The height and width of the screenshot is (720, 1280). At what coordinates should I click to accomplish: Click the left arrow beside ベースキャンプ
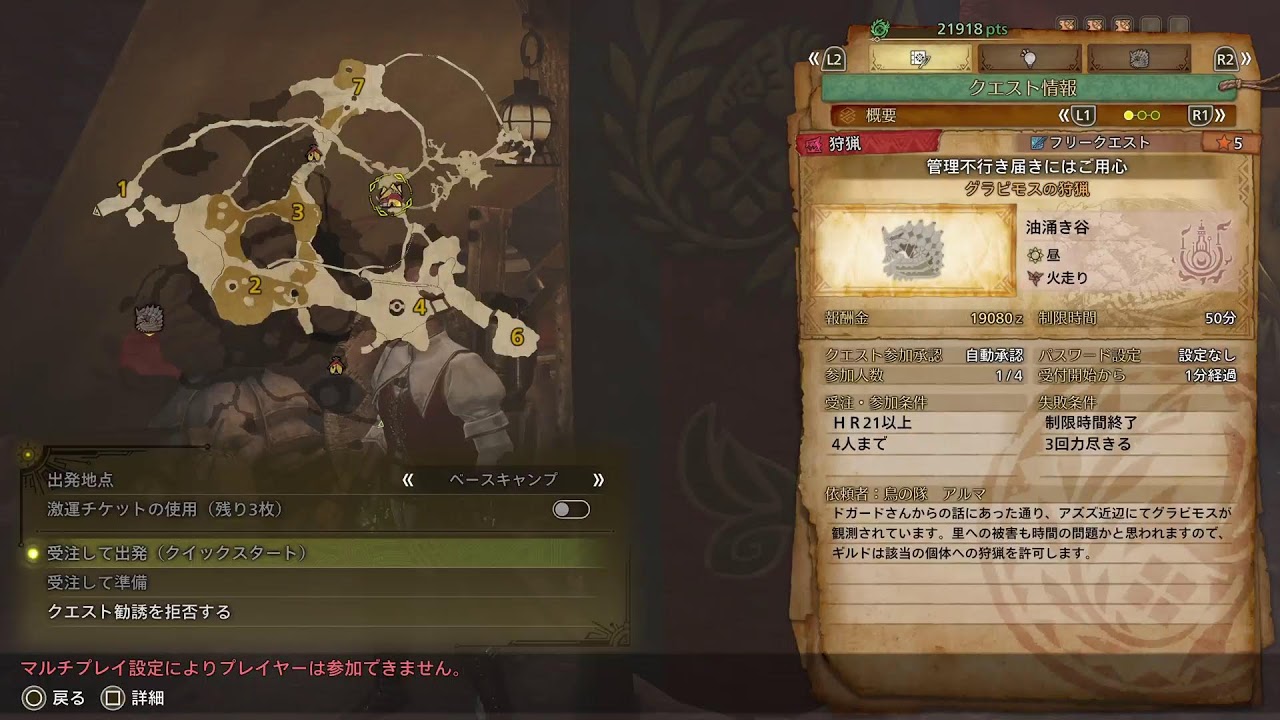click(408, 480)
